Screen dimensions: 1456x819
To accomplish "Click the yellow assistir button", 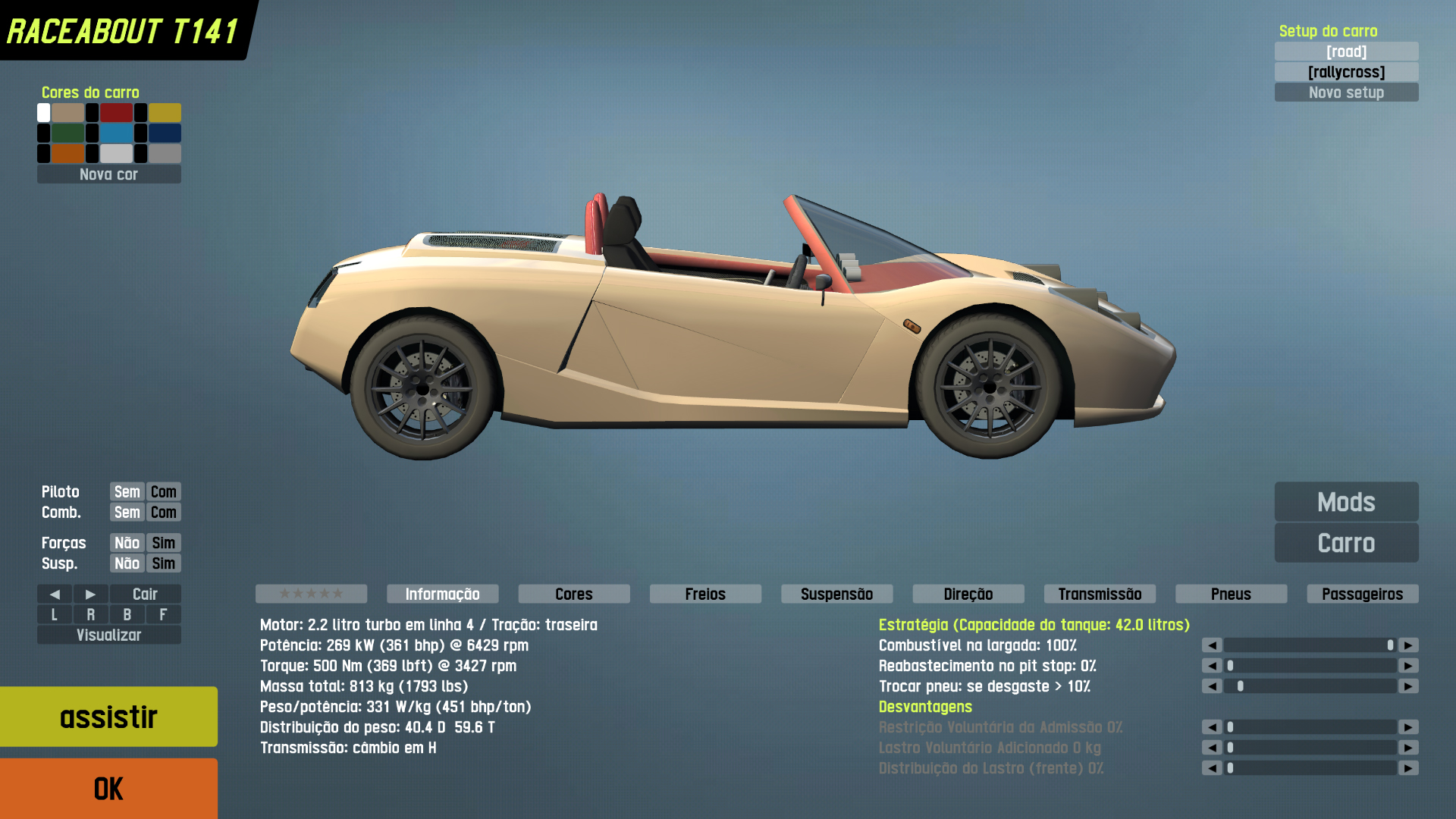I will (x=108, y=717).
